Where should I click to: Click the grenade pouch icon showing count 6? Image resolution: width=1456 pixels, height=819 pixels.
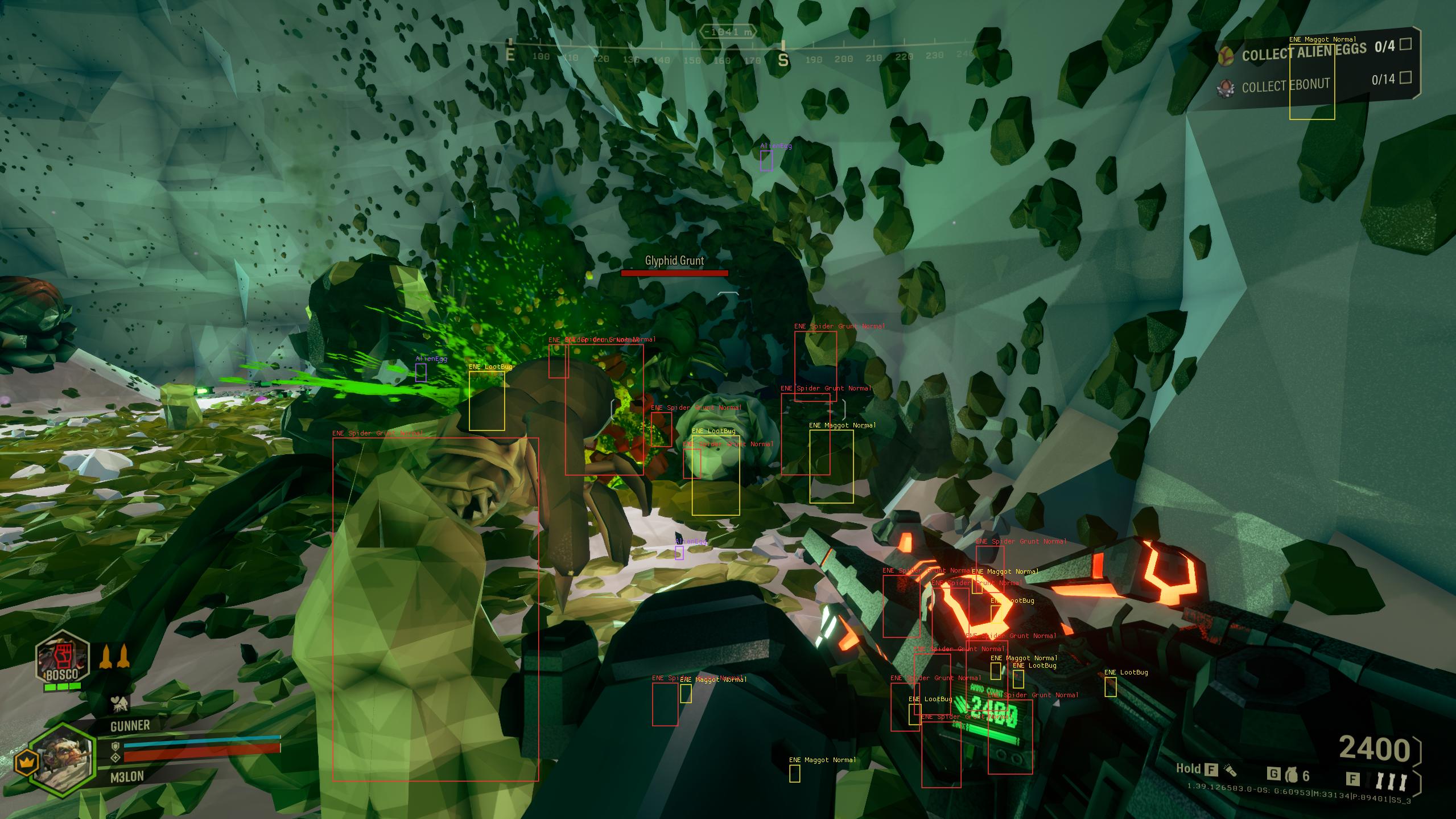(1292, 774)
